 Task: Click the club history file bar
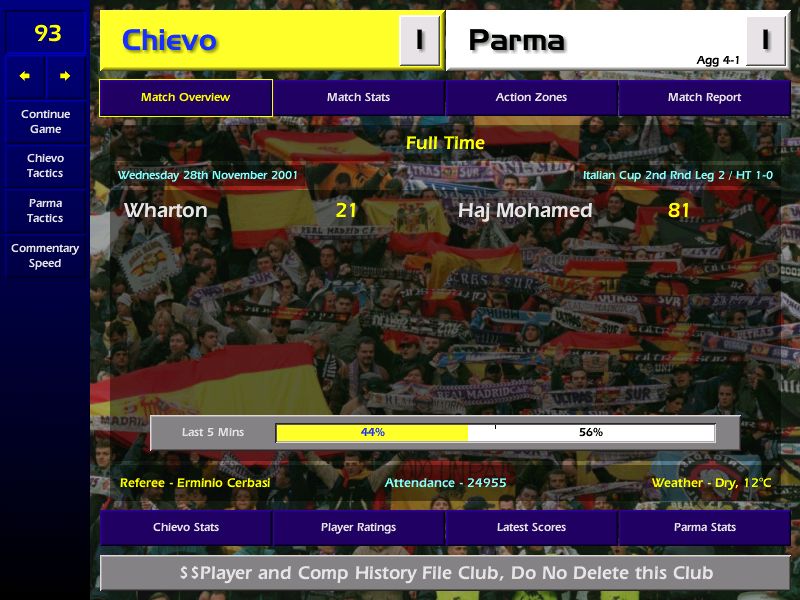(445, 573)
